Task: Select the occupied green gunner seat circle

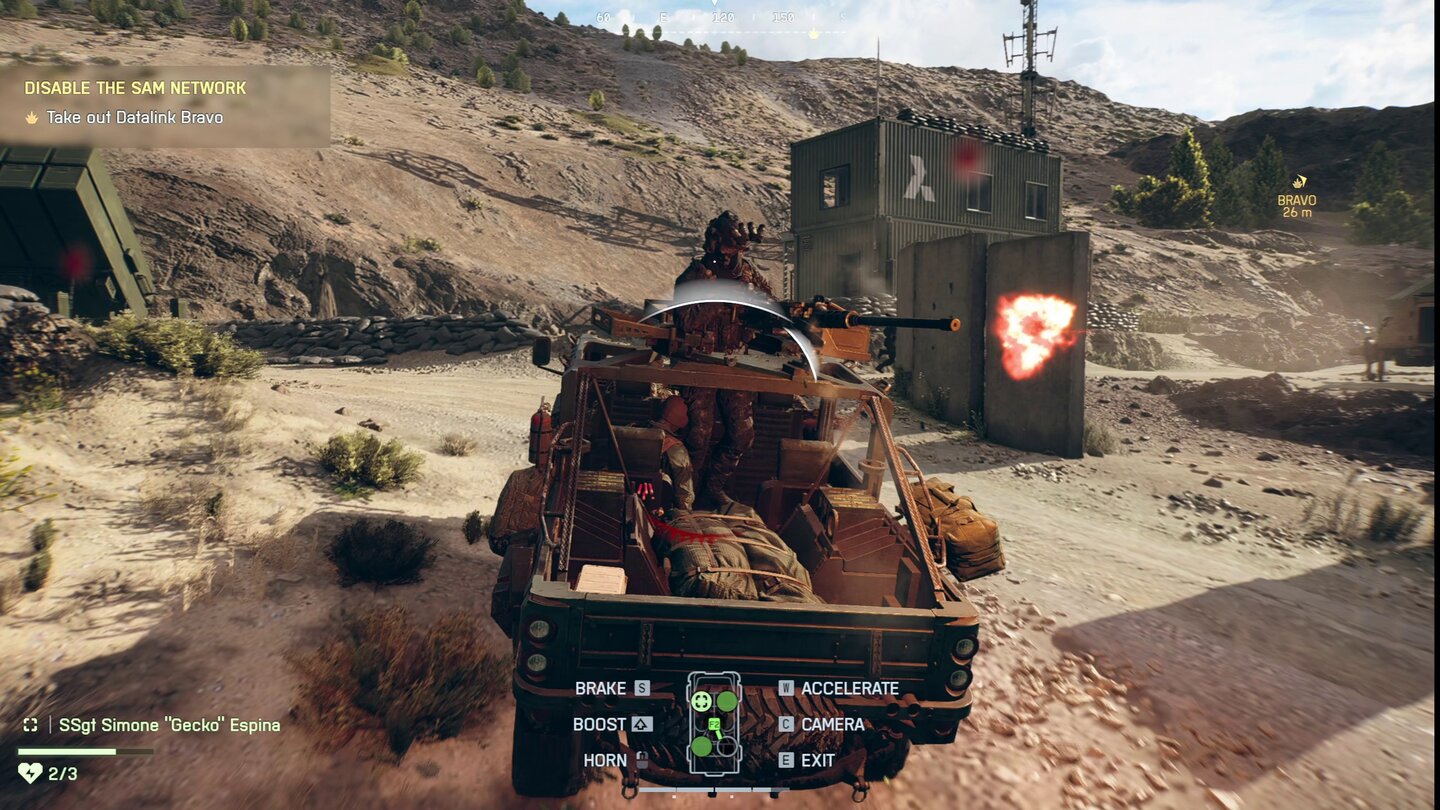Action: click(x=726, y=702)
